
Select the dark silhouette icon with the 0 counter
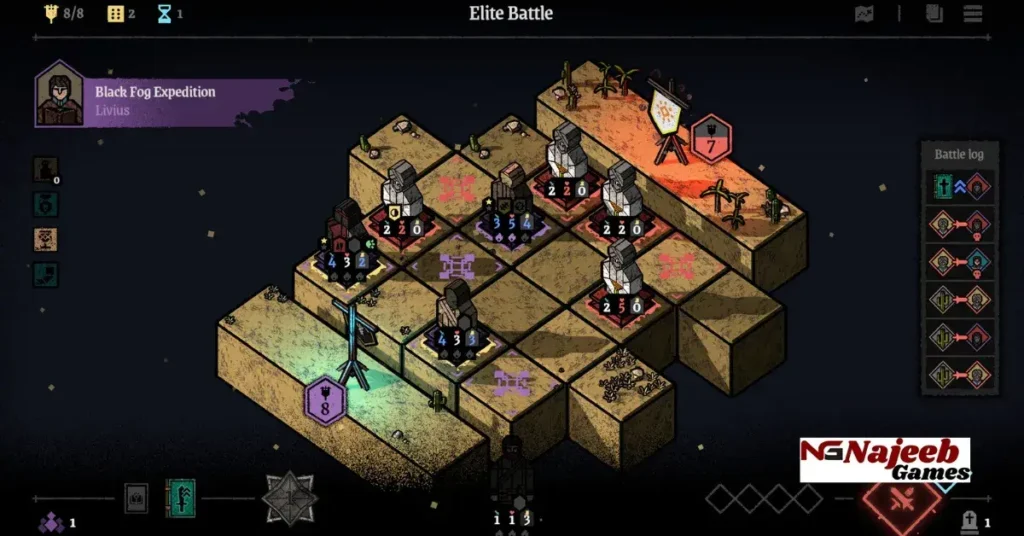tap(45, 170)
